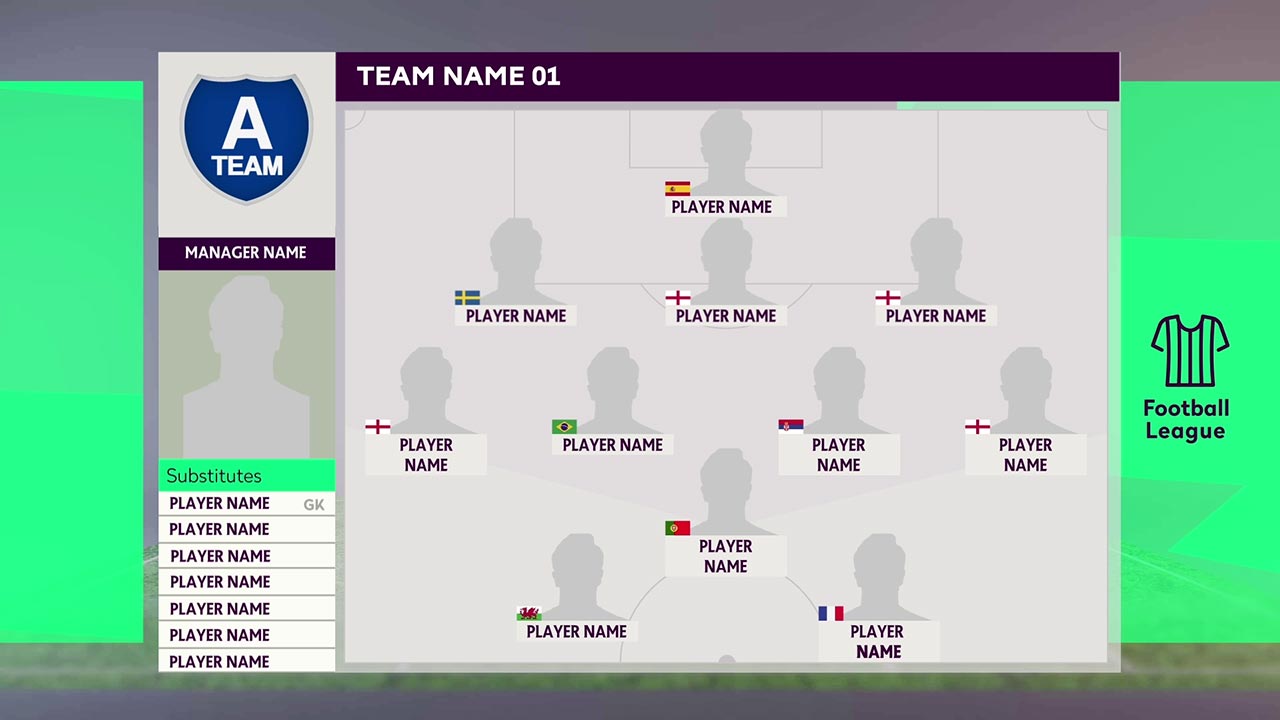Select the player with the Spanish flag
Screen dimensions: 1280x720
[722, 206]
